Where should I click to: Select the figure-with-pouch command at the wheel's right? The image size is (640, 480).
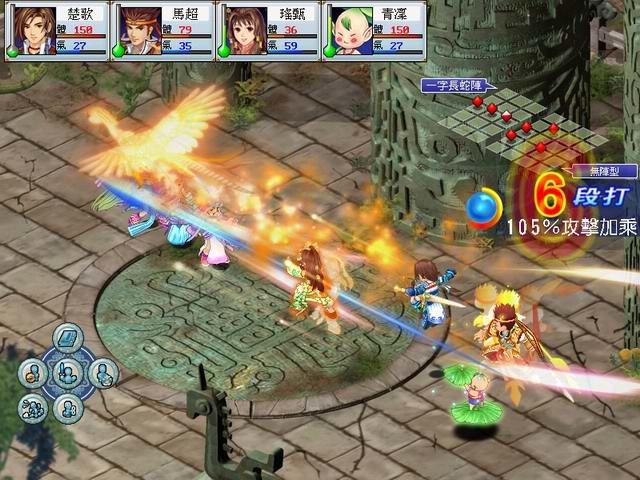tap(102, 374)
